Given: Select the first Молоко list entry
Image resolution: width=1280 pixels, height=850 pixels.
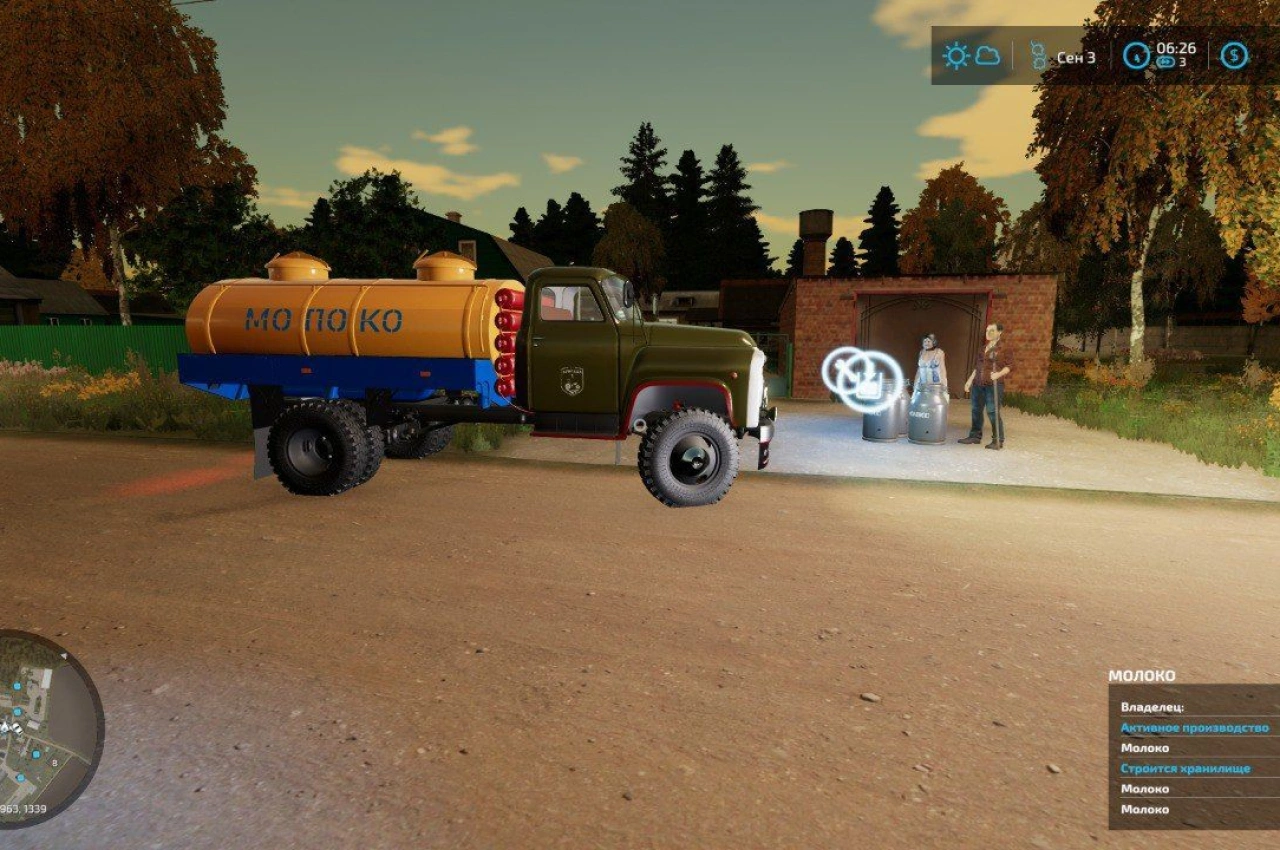Looking at the screenshot, I should point(1145,748).
